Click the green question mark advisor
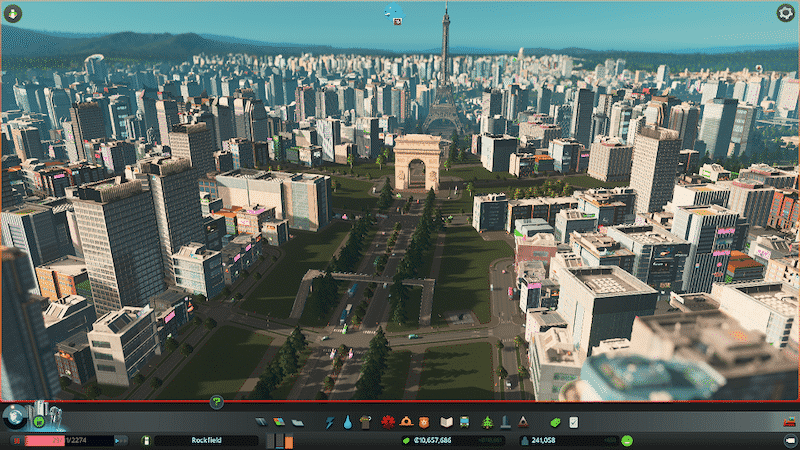800x450 pixels. [216, 402]
